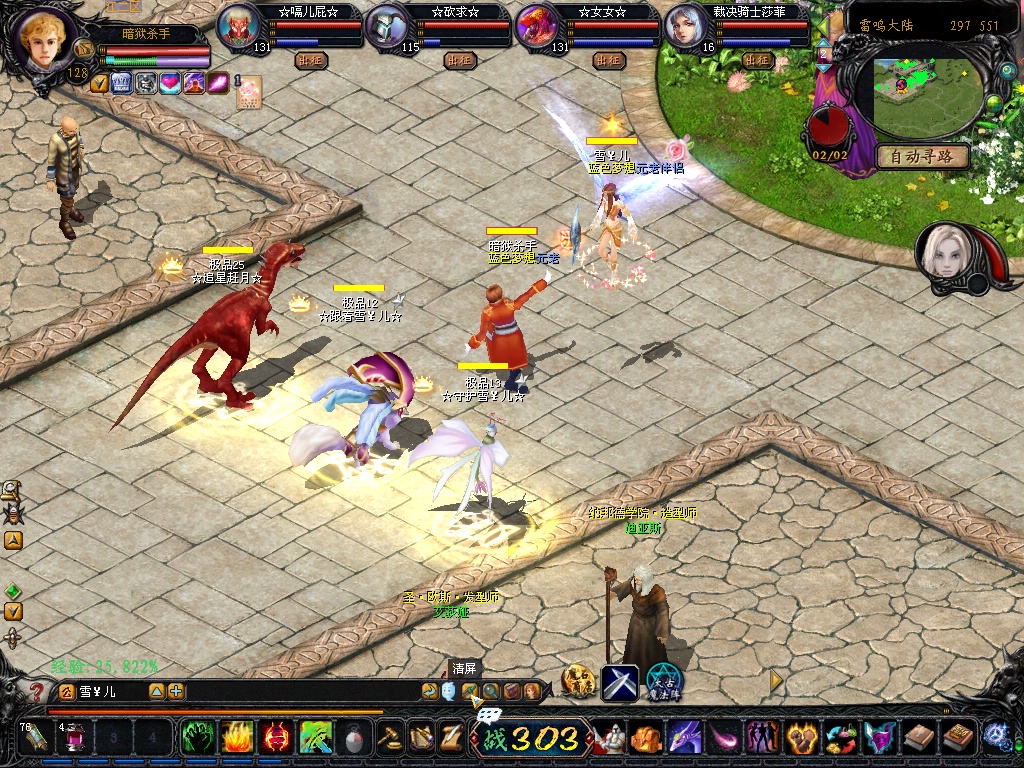Activate the flame skill on the hotbar
Screen dimensions: 1024x768
tap(236, 738)
